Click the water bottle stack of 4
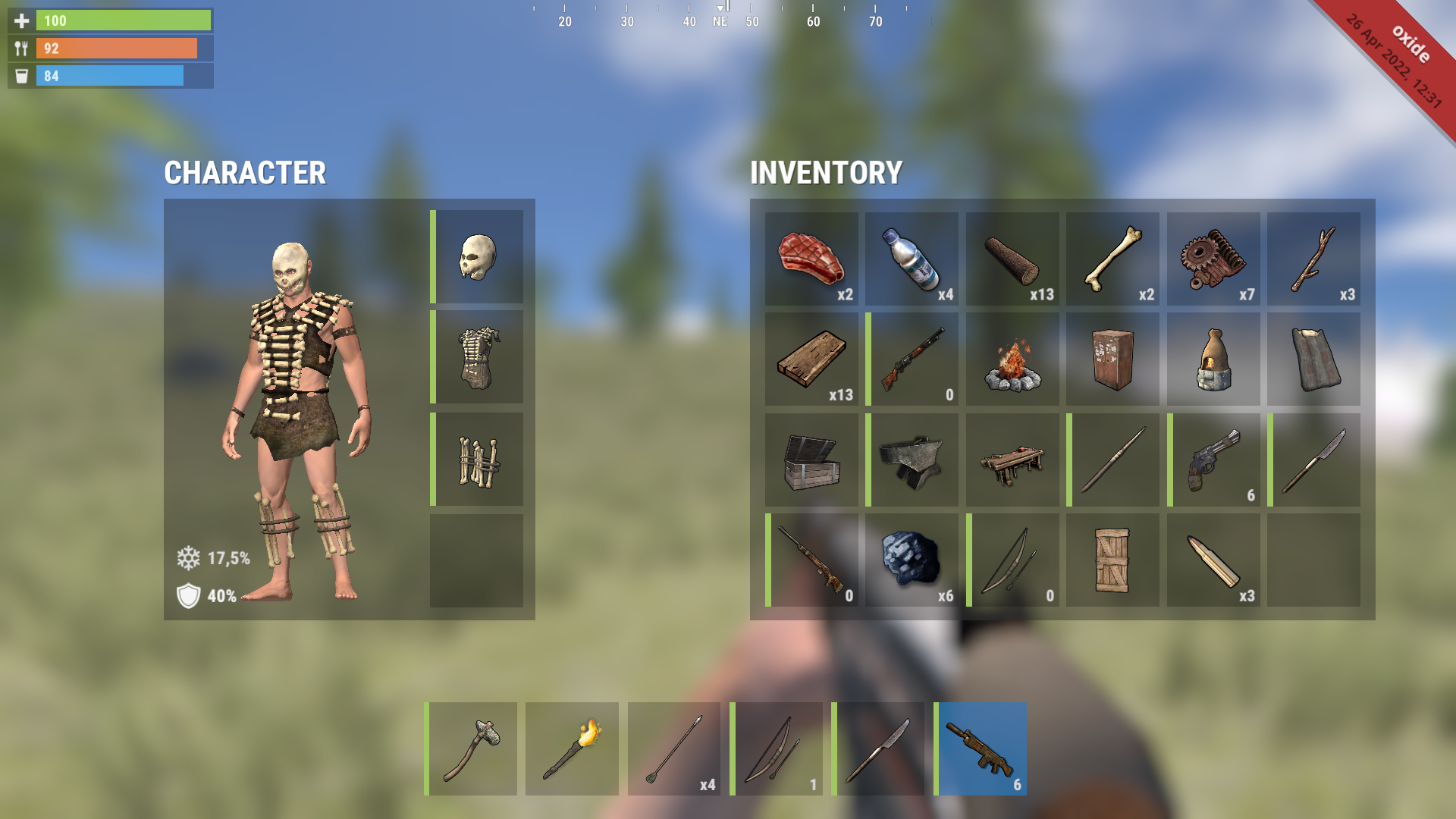1456x819 pixels. point(912,258)
